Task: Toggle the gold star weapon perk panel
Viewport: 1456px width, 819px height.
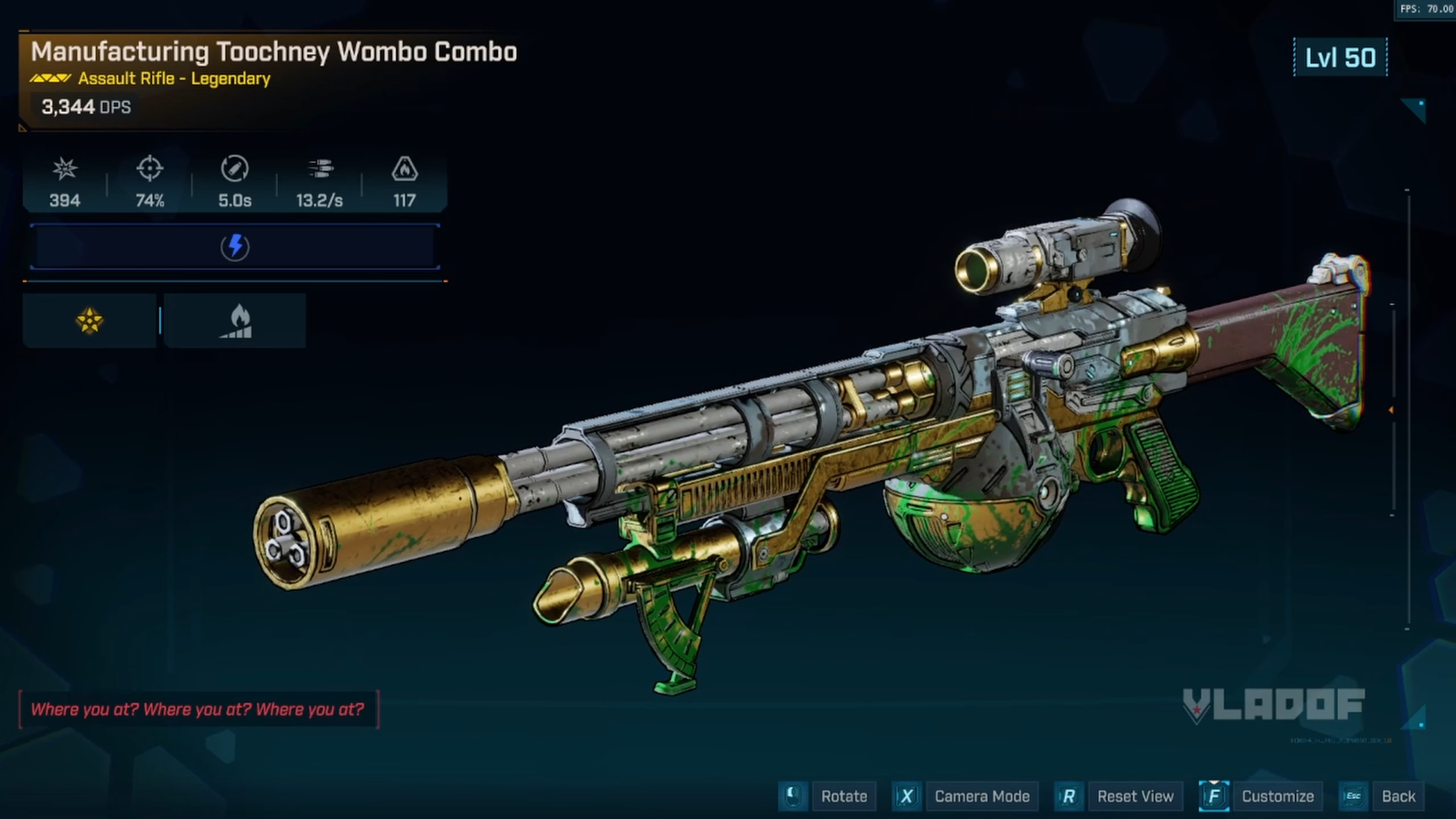Action: tap(89, 320)
